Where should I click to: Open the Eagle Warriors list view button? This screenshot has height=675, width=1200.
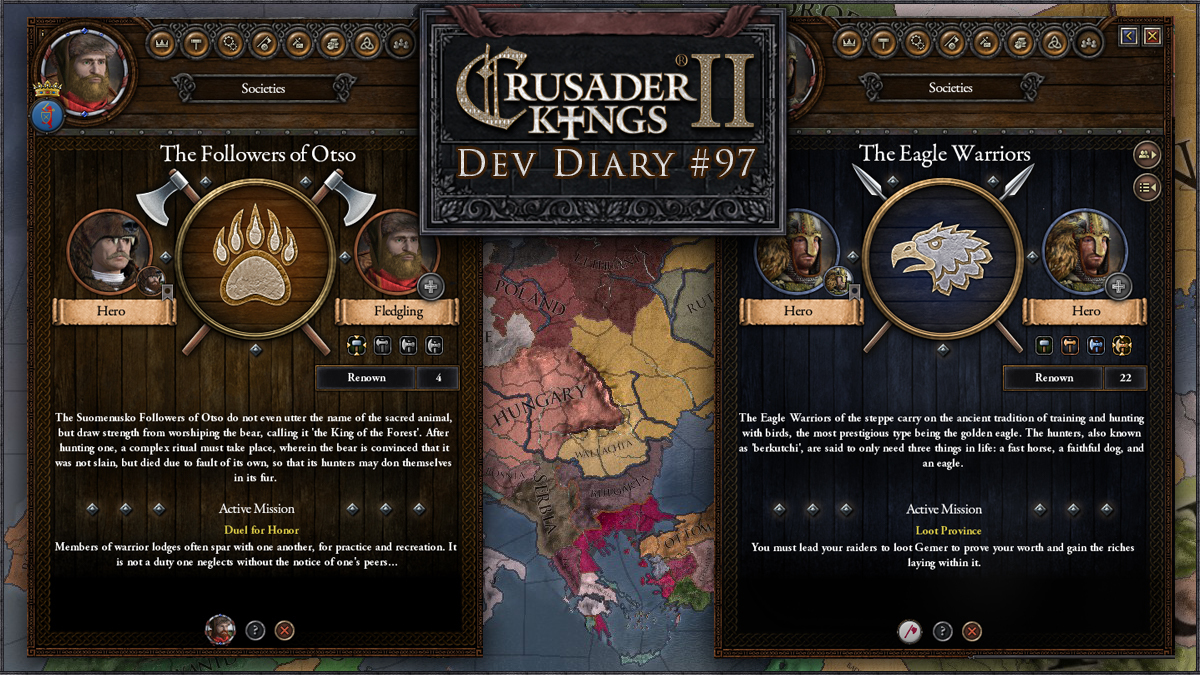coord(1147,187)
